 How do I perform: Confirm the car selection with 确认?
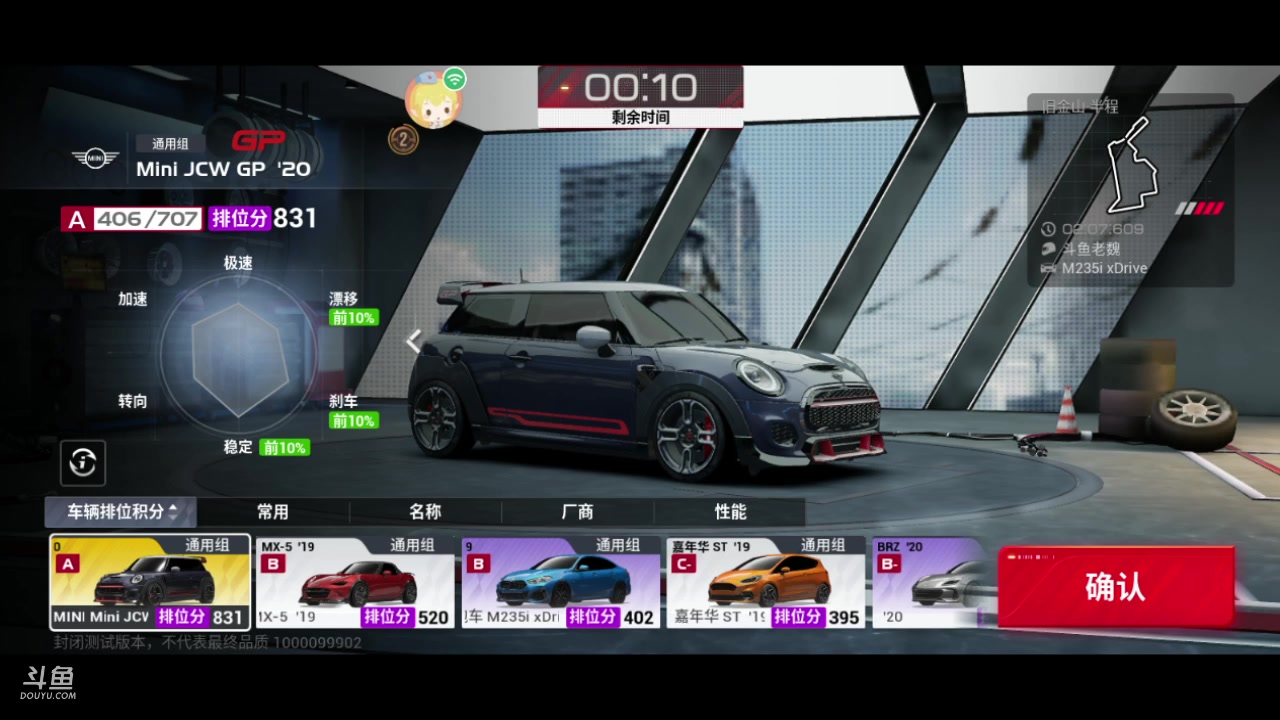pos(1116,587)
